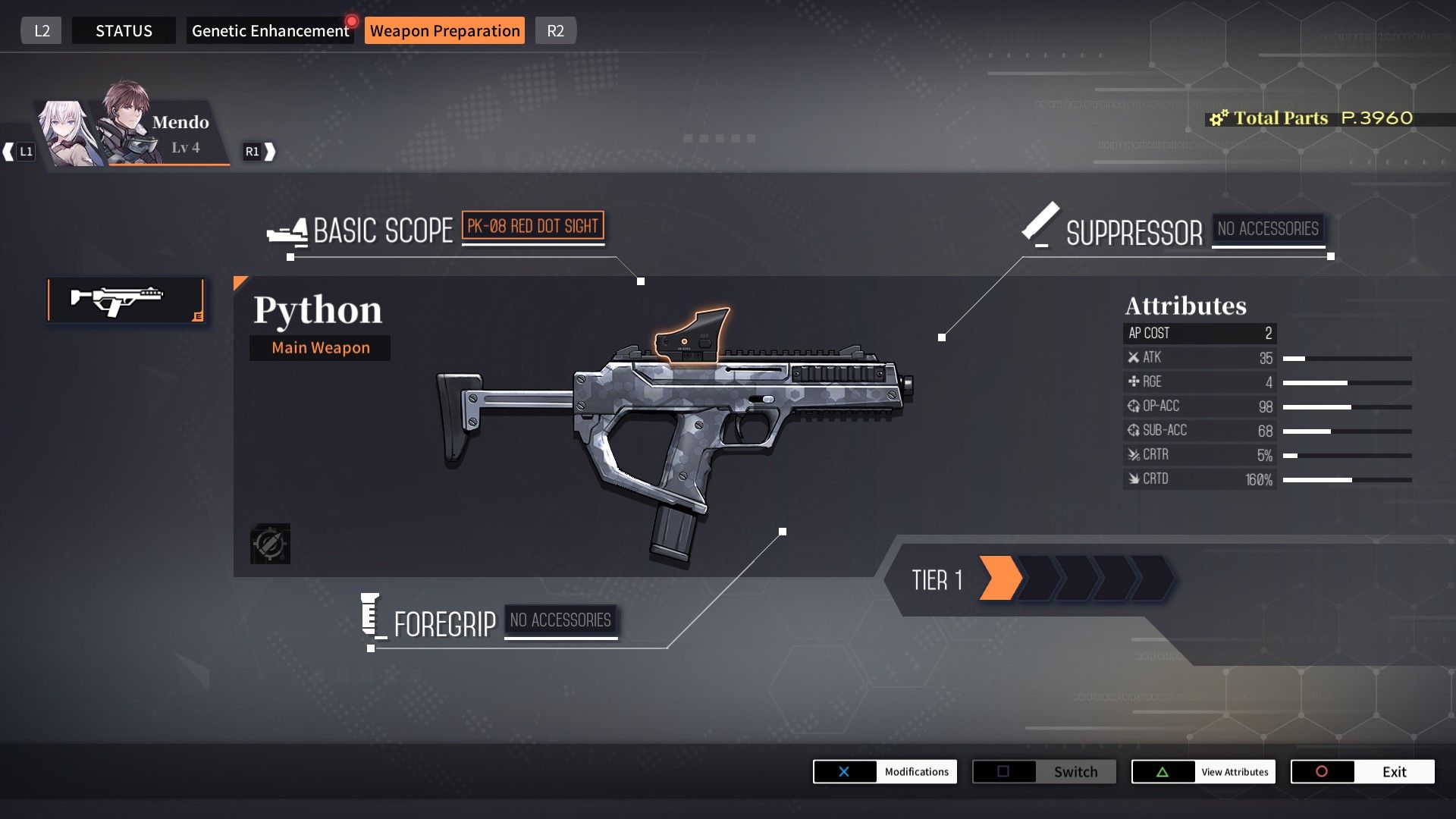This screenshot has height=819, width=1456.
Task: Click the scope icon on the weapon panel
Action: click(270, 544)
